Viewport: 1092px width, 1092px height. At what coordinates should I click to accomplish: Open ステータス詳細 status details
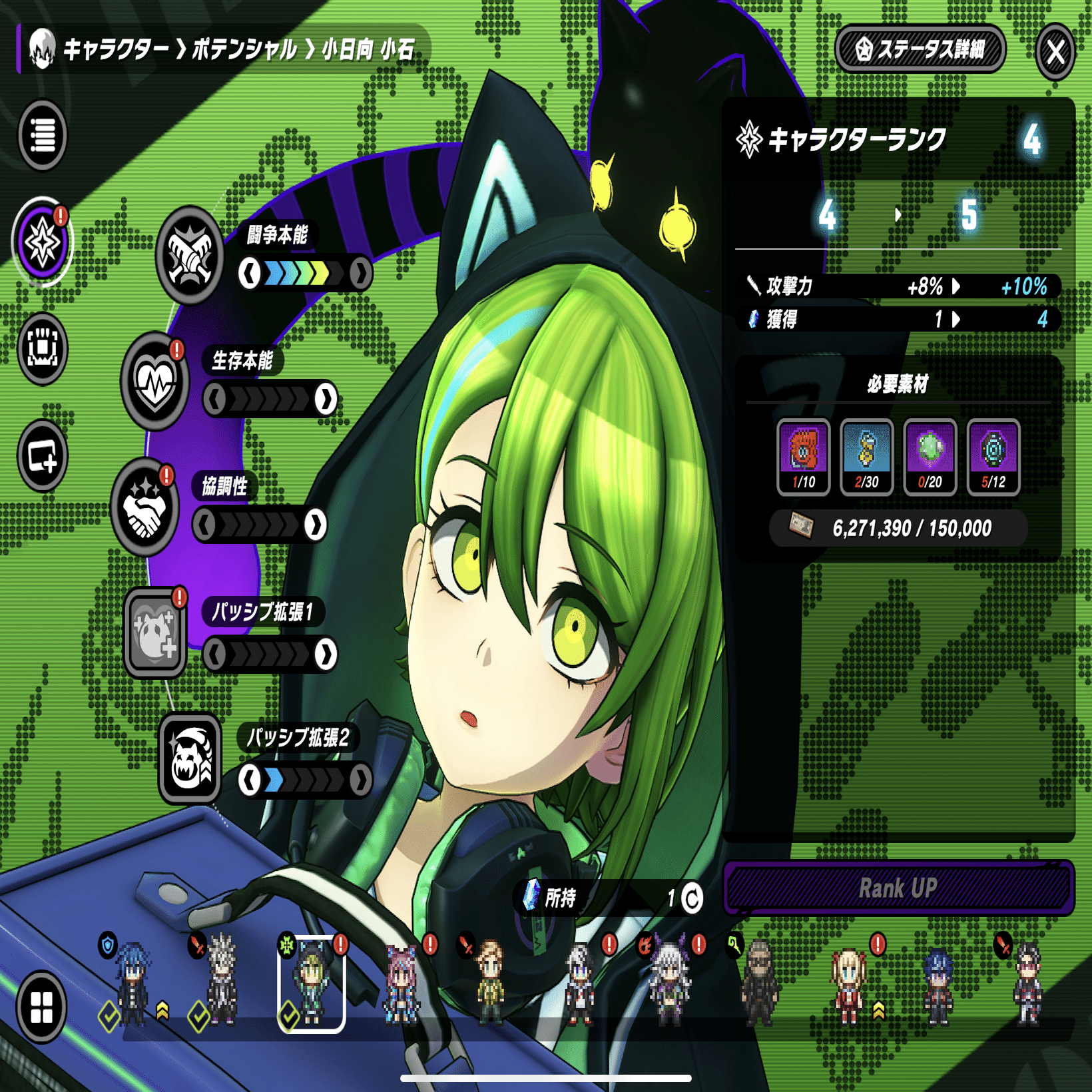pyautogui.click(x=920, y=49)
